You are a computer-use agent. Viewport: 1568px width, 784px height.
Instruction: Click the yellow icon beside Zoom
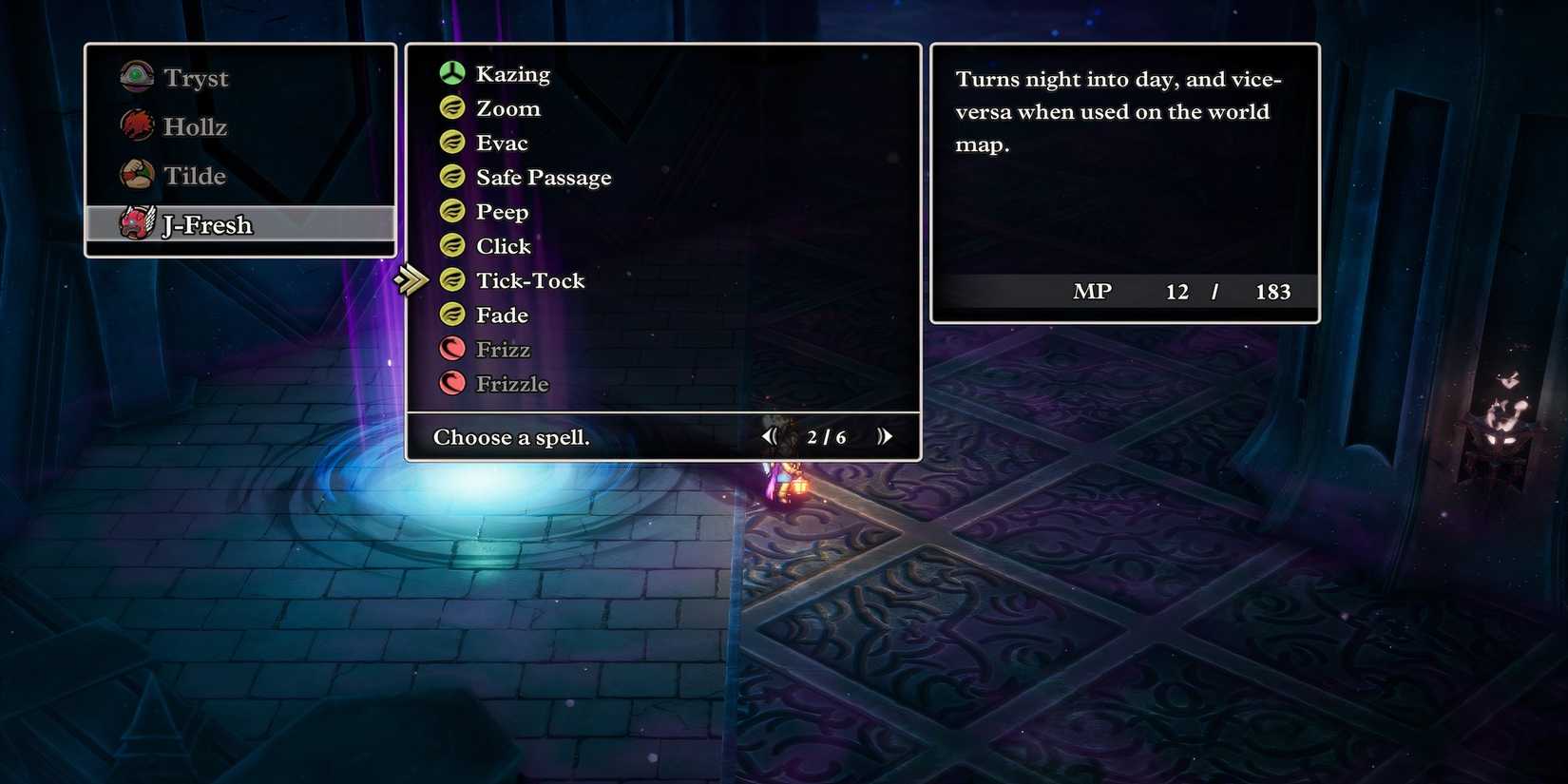click(451, 106)
